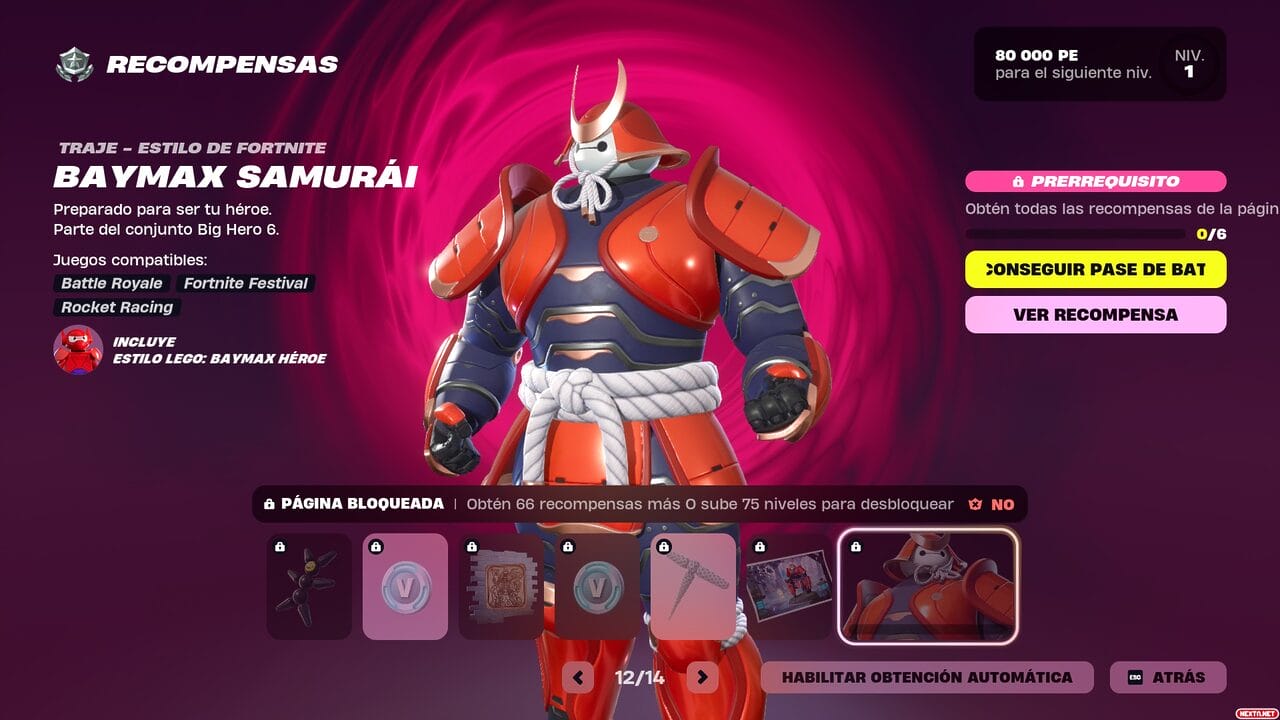This screenshot has width=1280, height=720.
Task: Go back with the Atrás button
Action: pyautogui.click(x=1168, y=677)
